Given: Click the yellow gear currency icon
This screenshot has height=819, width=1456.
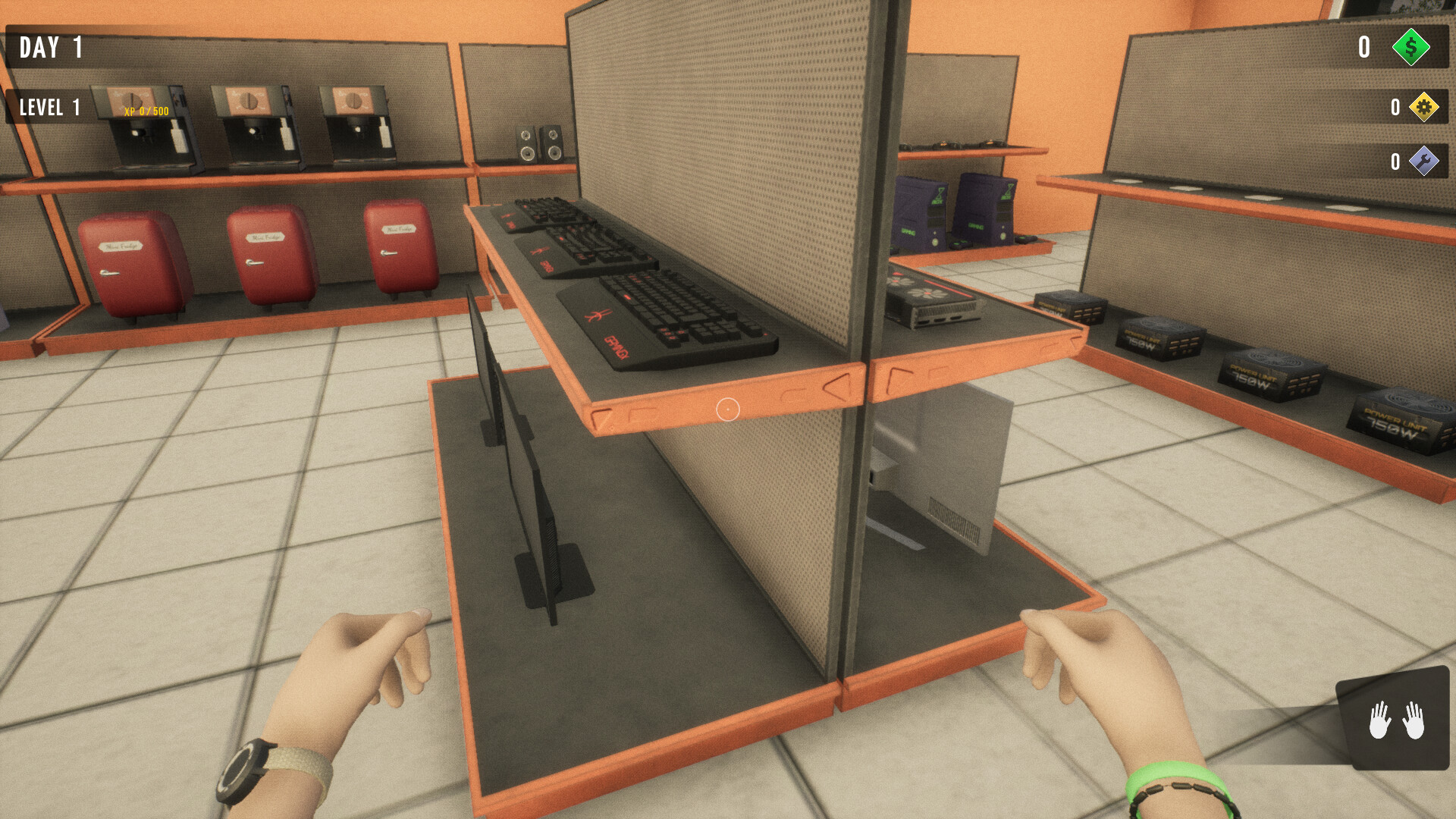Looking at the screenshot, I should pos(1423,108).
